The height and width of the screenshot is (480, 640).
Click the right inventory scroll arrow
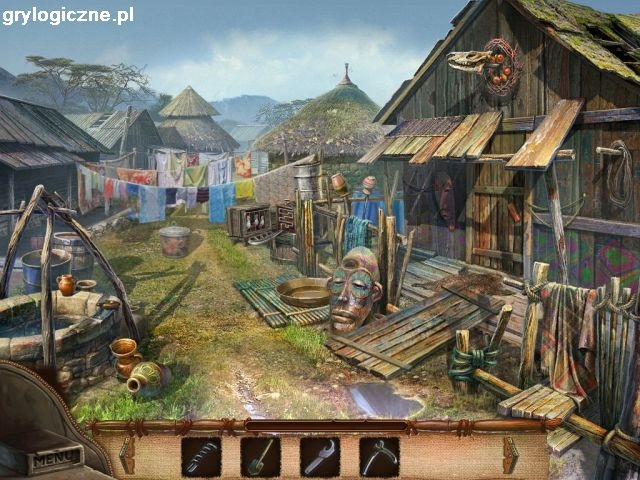click(x=512, y=457)
